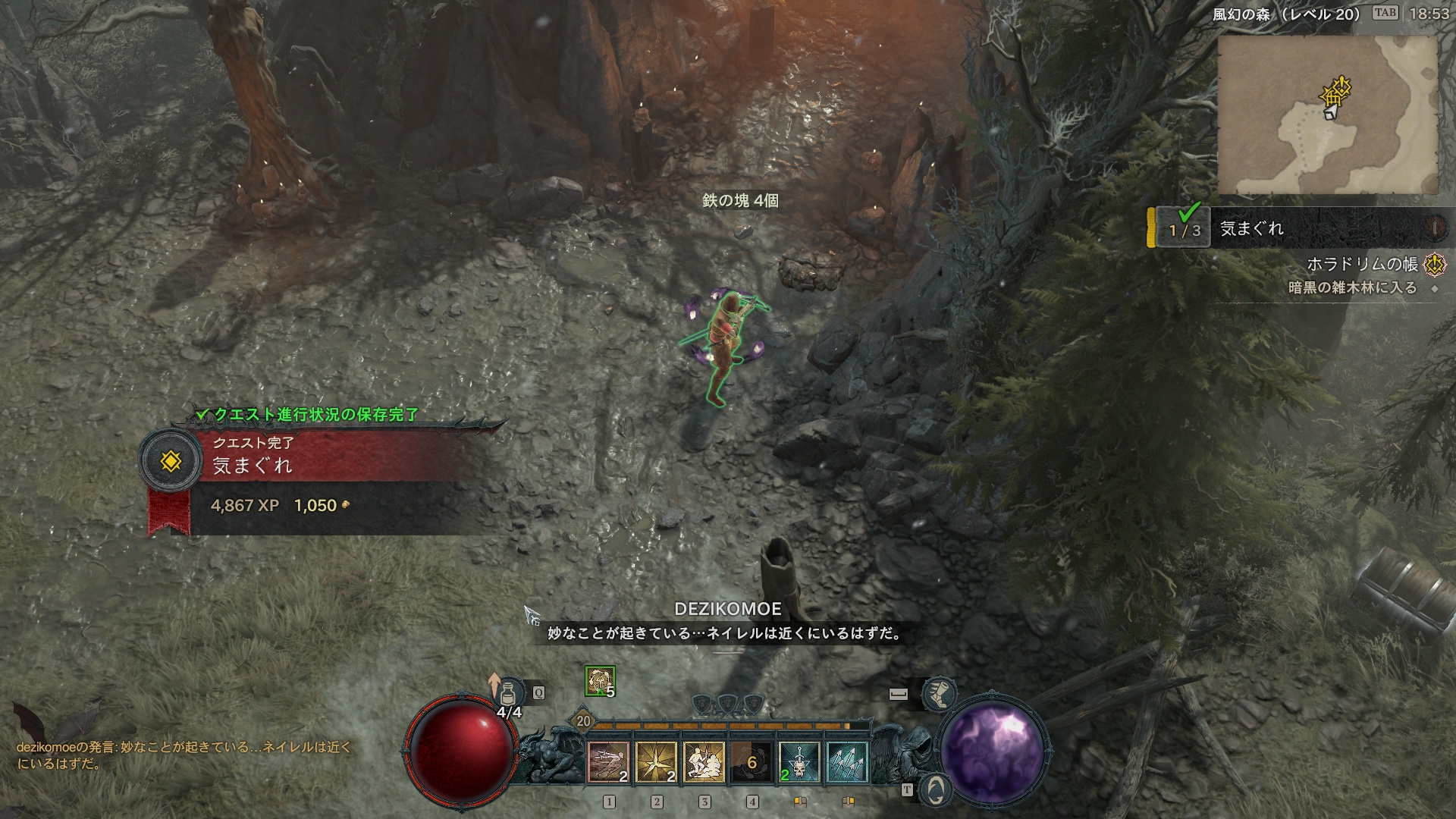The width and height of the screenshot is (1456, 819).
Task: Click the yellow quest marker on the minimap
Action: point(1336,94)
